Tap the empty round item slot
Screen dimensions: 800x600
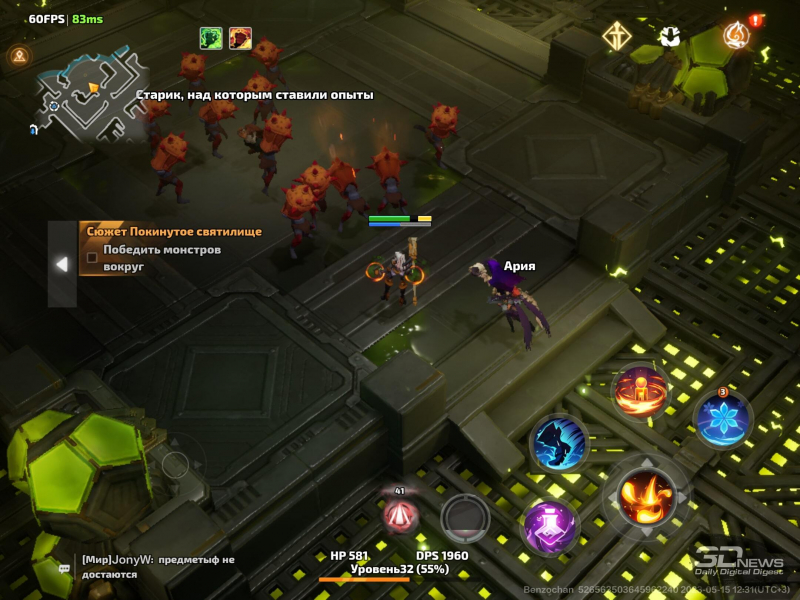click(465, 517)
